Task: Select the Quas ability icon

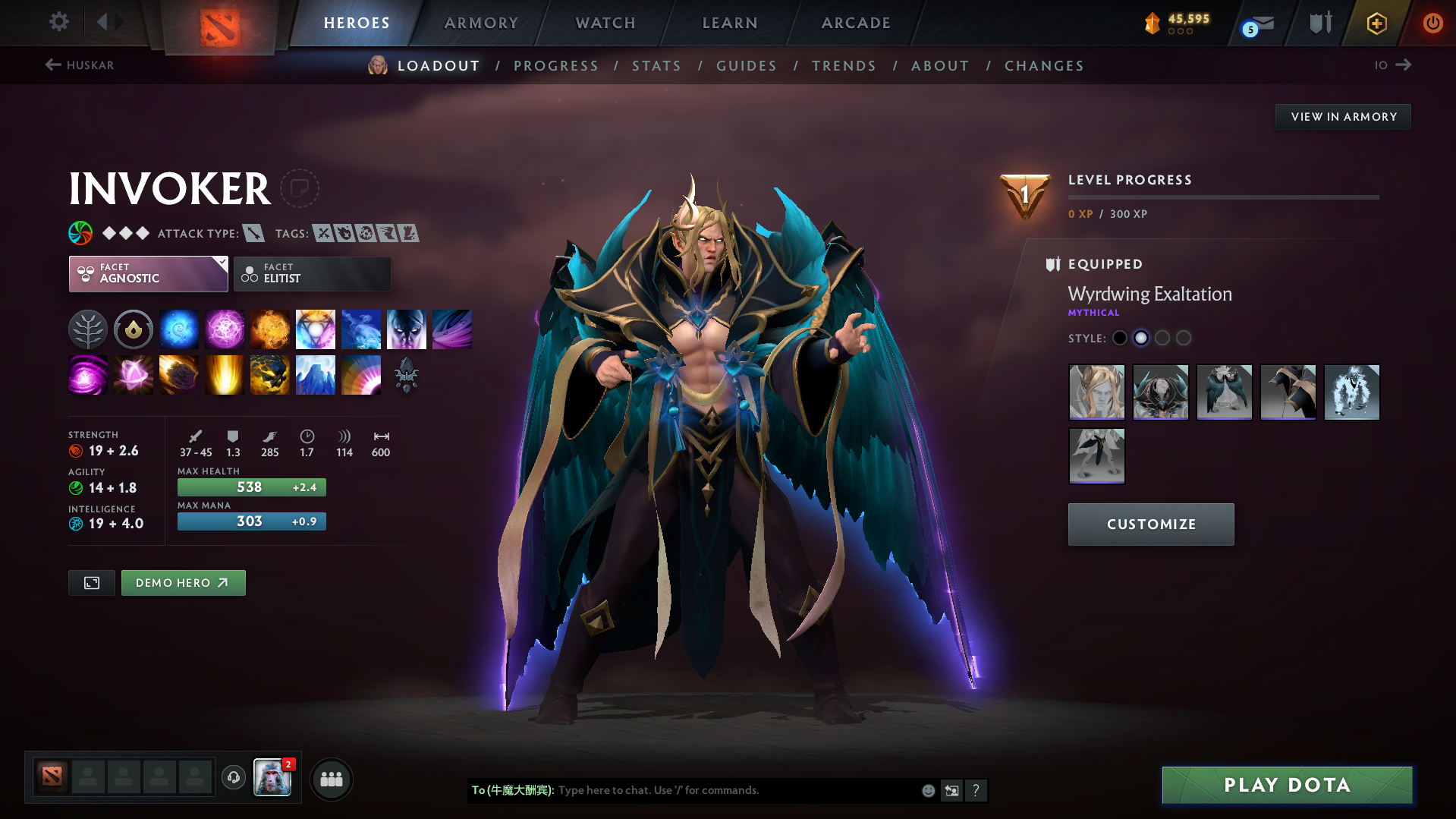Action: click(179, 329)
